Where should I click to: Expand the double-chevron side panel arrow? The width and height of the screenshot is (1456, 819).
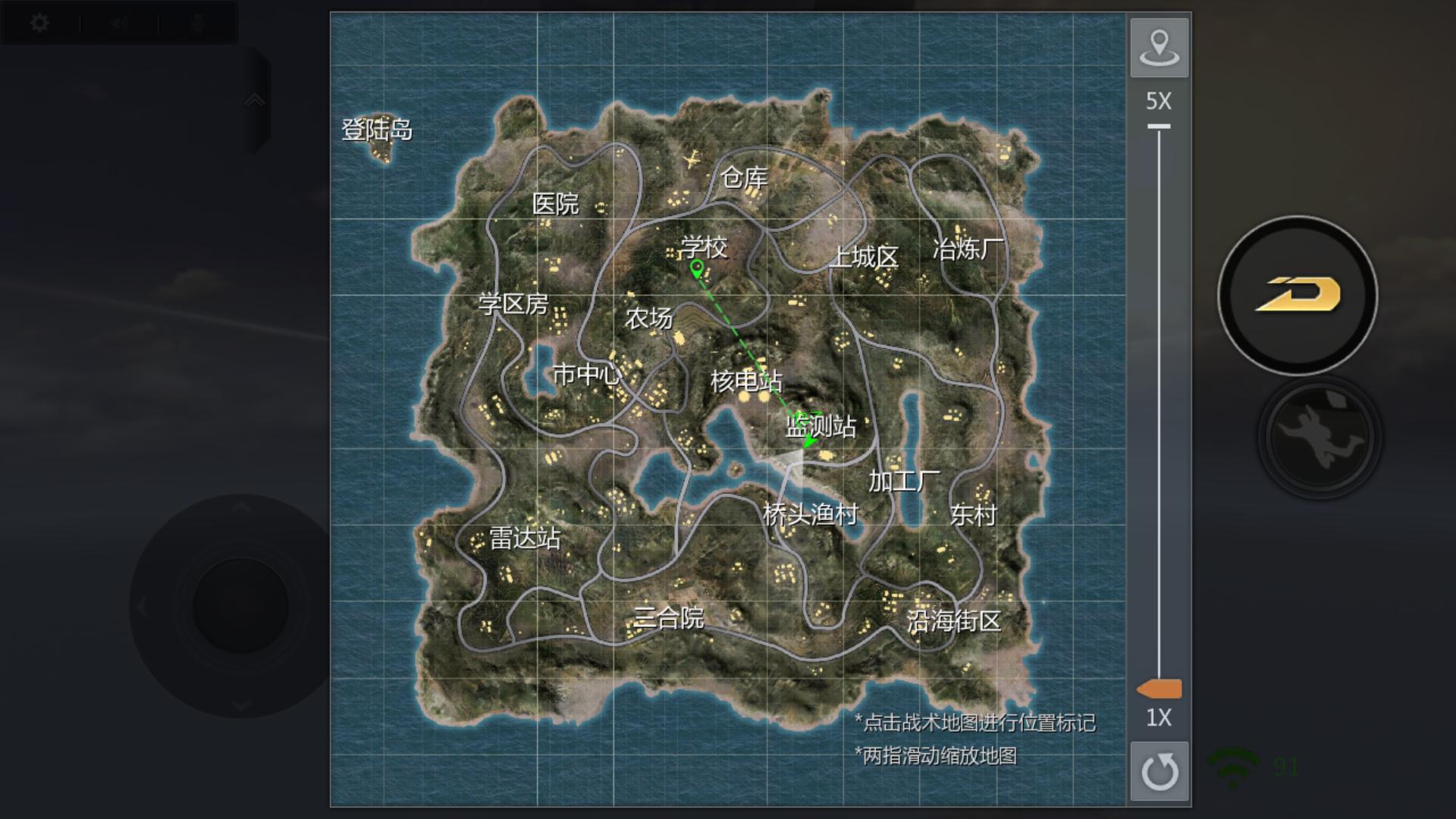255,101
